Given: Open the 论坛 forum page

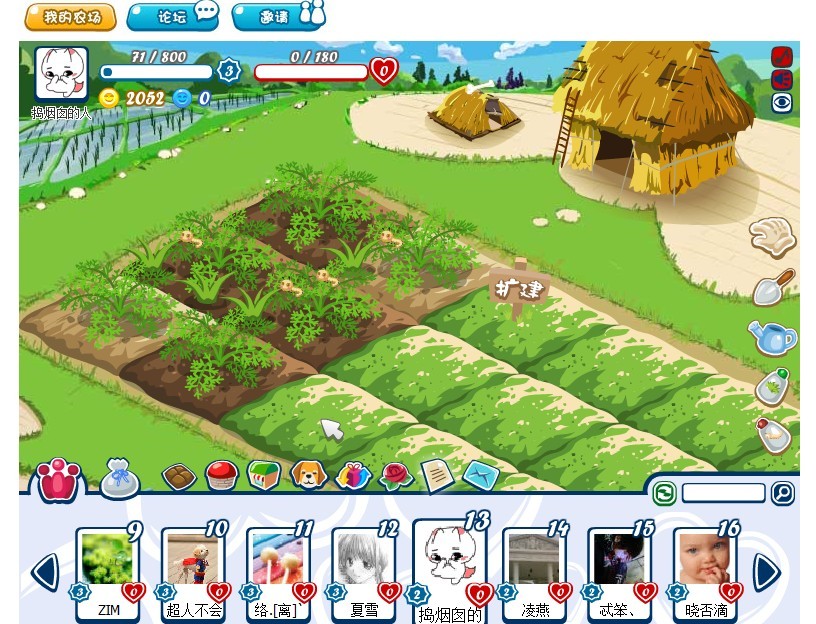Looking at the screenshot, I should (x=173, y=17).
